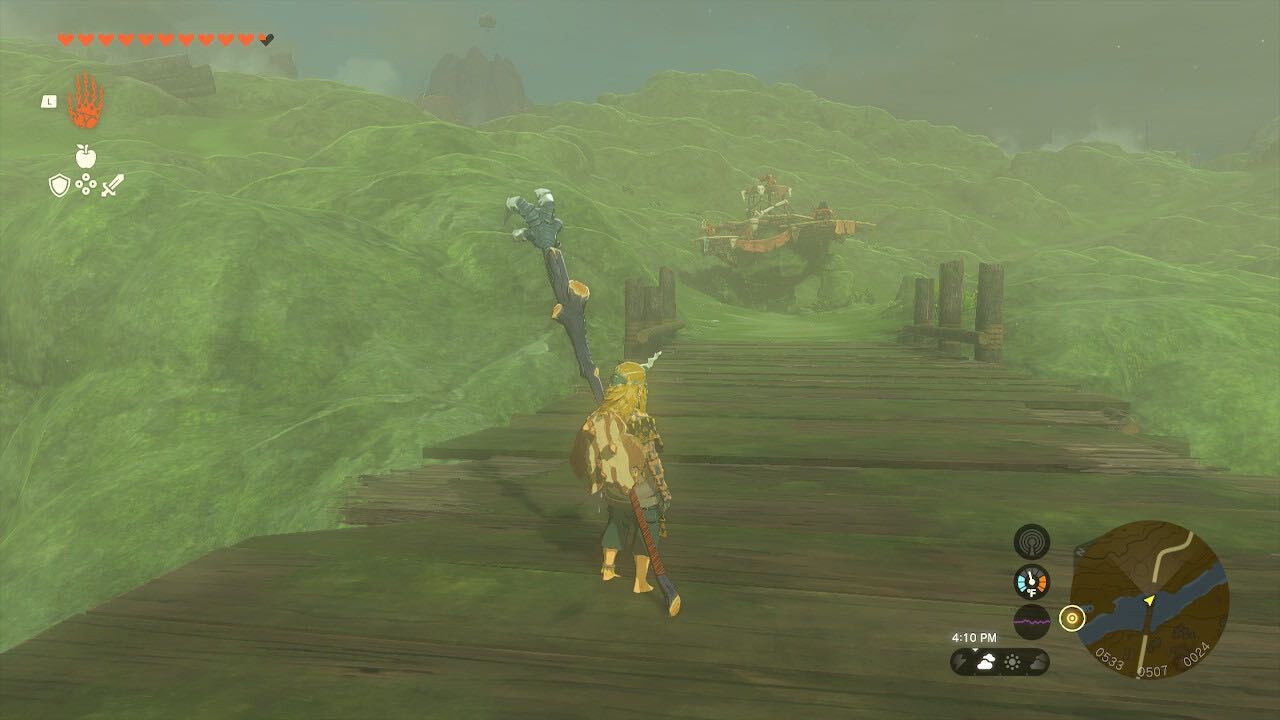Select the orange ability hand icon
This screenshot has height=720, width=1280.
pos(88,100)
